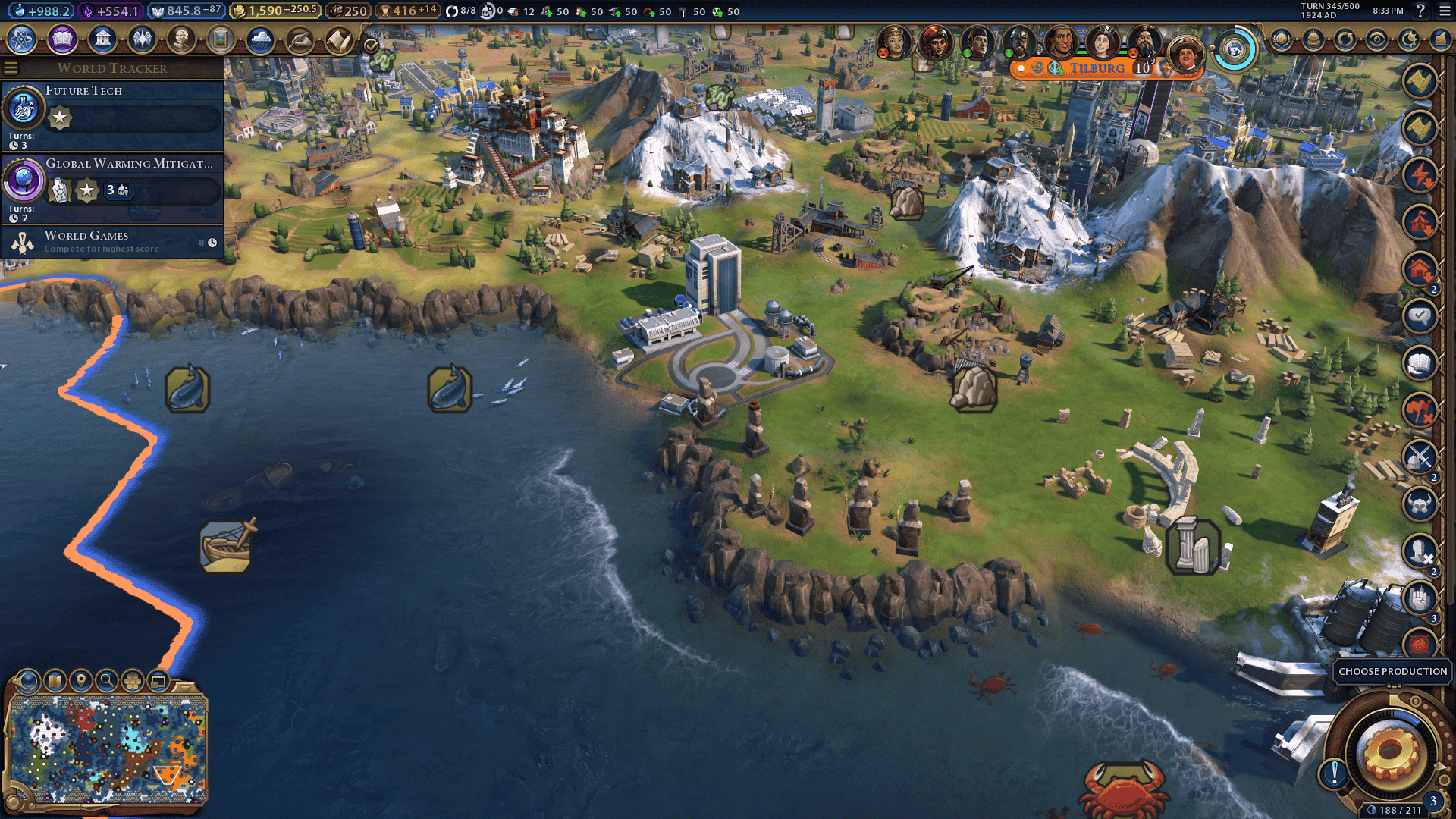The height and width of the screenshot is (819, 1456).
Task: Click the world minimap
Action: (x=108, y=751)
